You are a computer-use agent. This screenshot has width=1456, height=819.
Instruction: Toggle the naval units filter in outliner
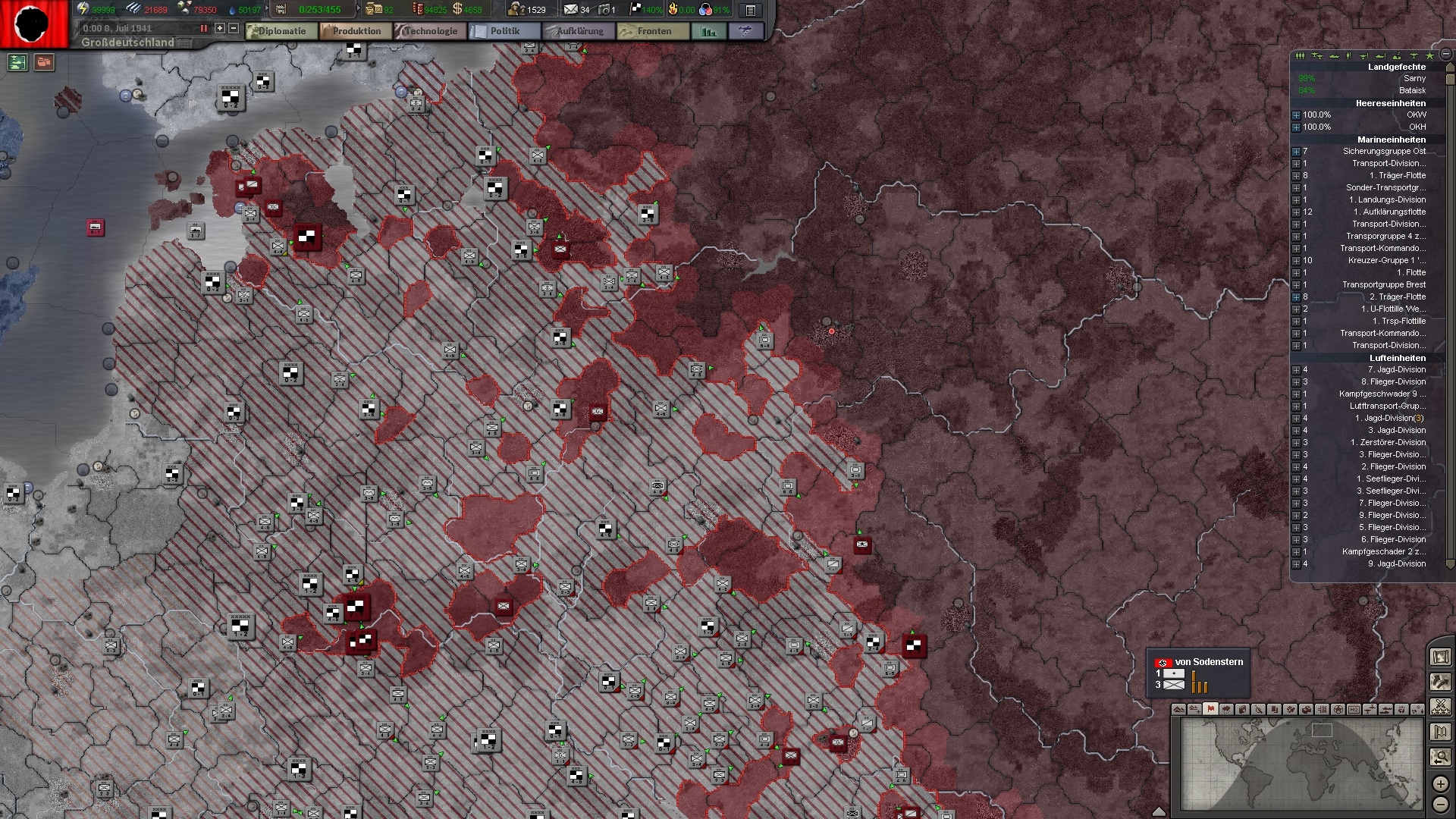pos(1335,55)
